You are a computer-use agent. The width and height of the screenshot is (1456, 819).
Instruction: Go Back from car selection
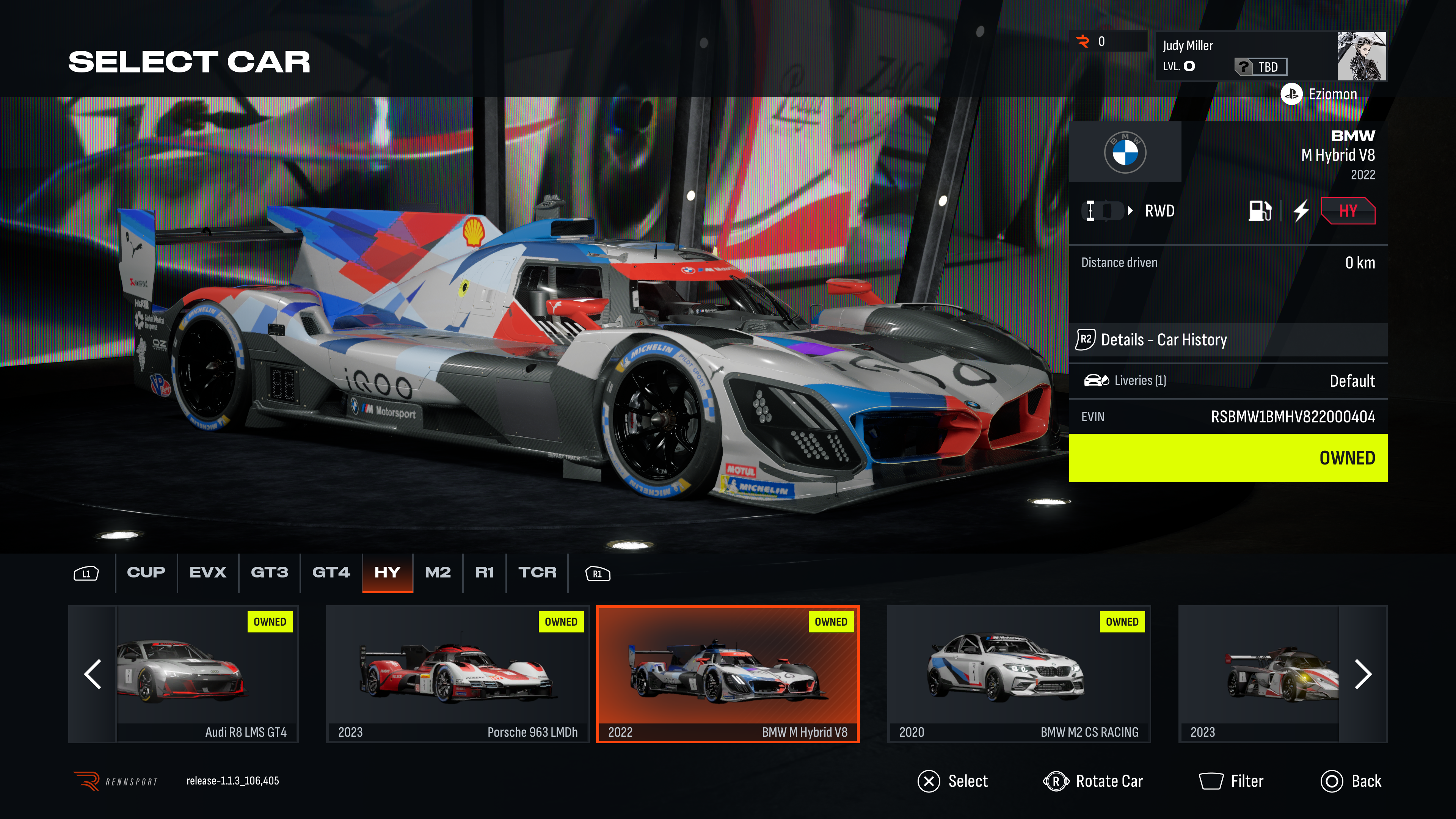pos(1351,781)
